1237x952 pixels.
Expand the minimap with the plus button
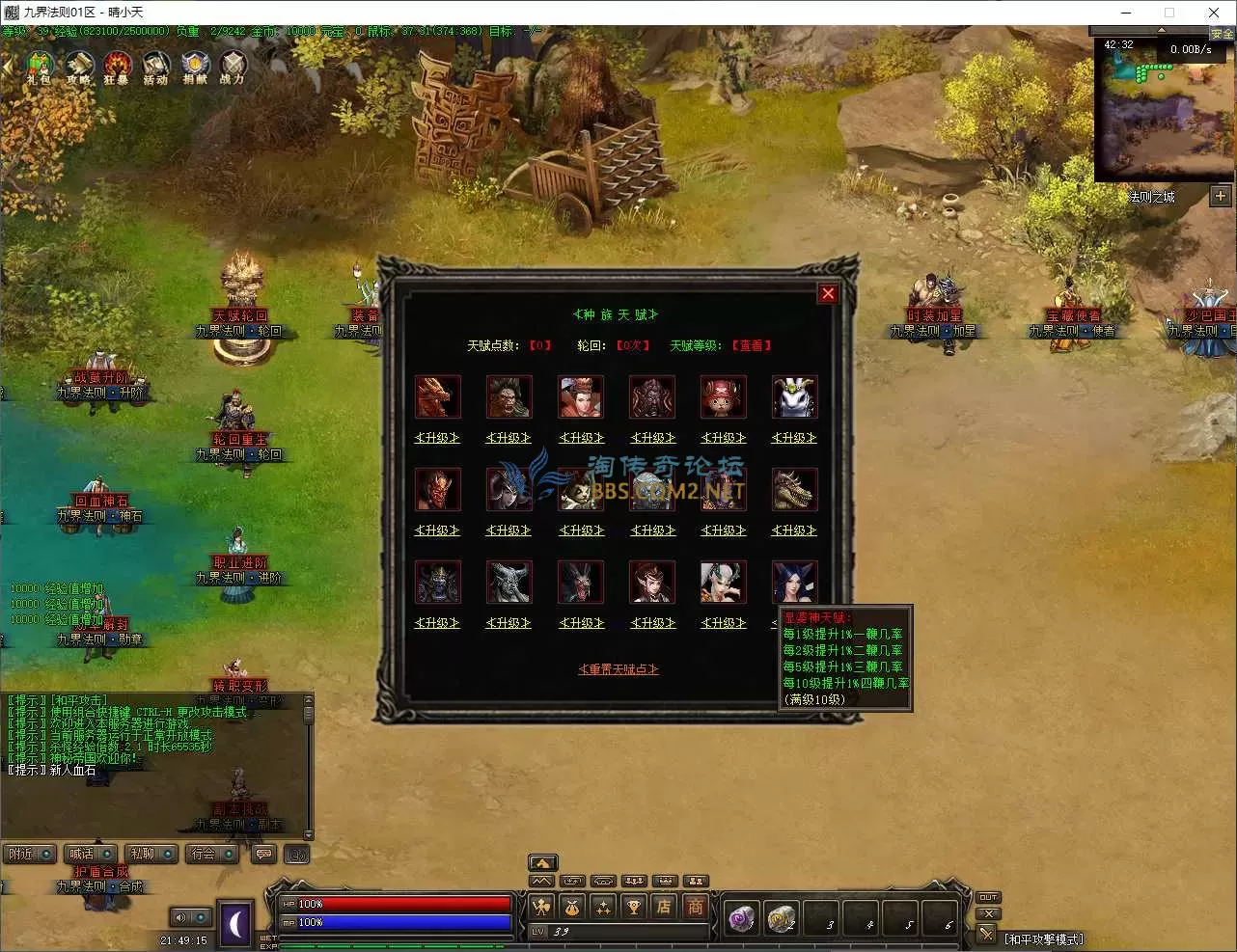coord(1221,196)
